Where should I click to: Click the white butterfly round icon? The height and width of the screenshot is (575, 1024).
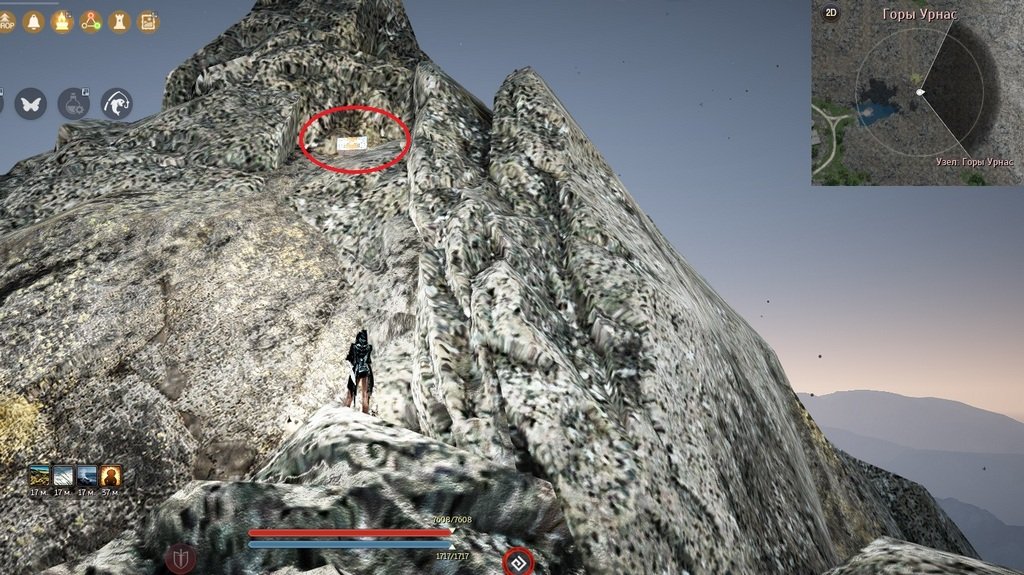coord(30,103)
